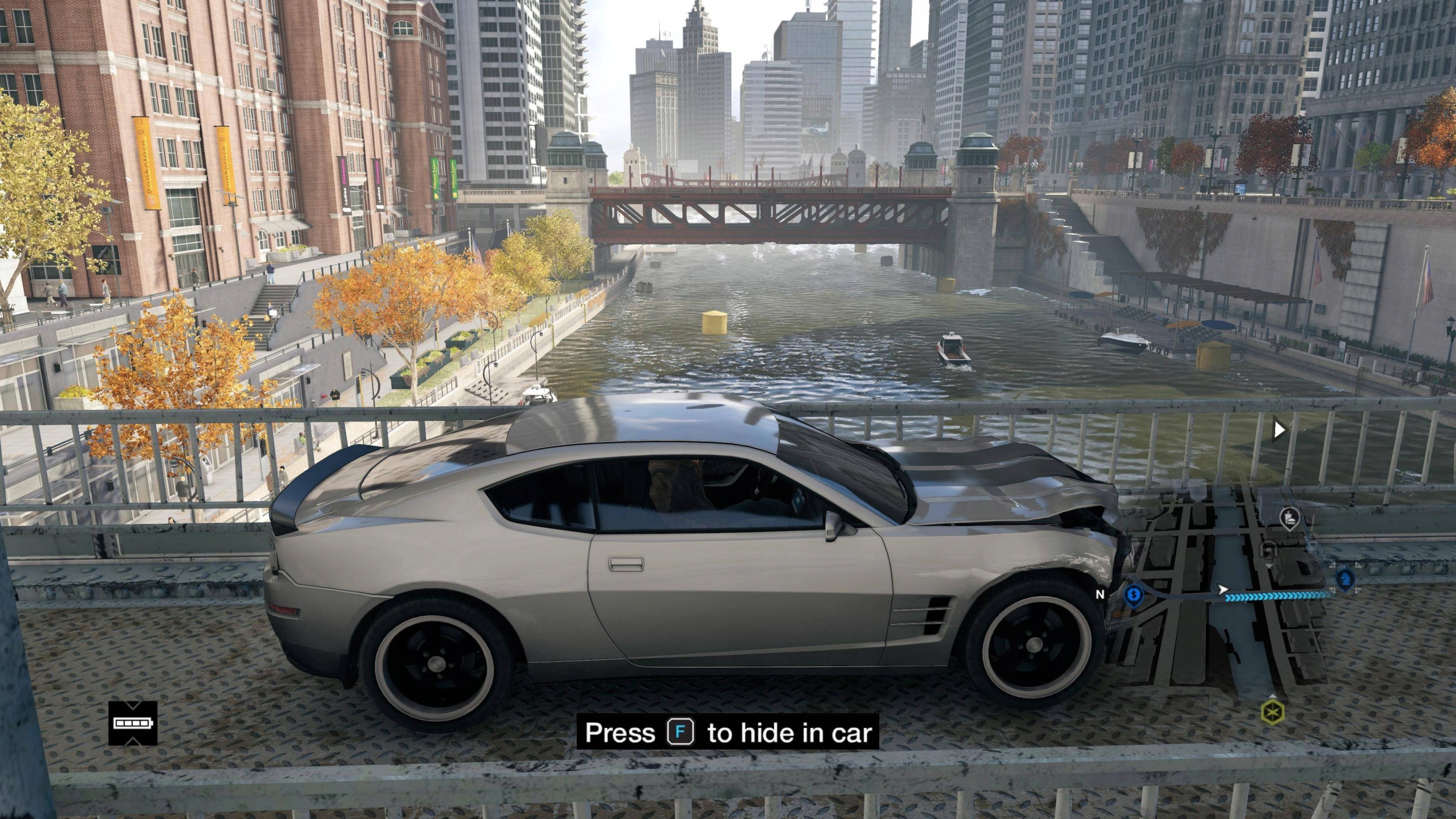The width and height of the screenshot is (1456, 819).
Task: Select the blue dollar map marker
Action: [1134, 594]
